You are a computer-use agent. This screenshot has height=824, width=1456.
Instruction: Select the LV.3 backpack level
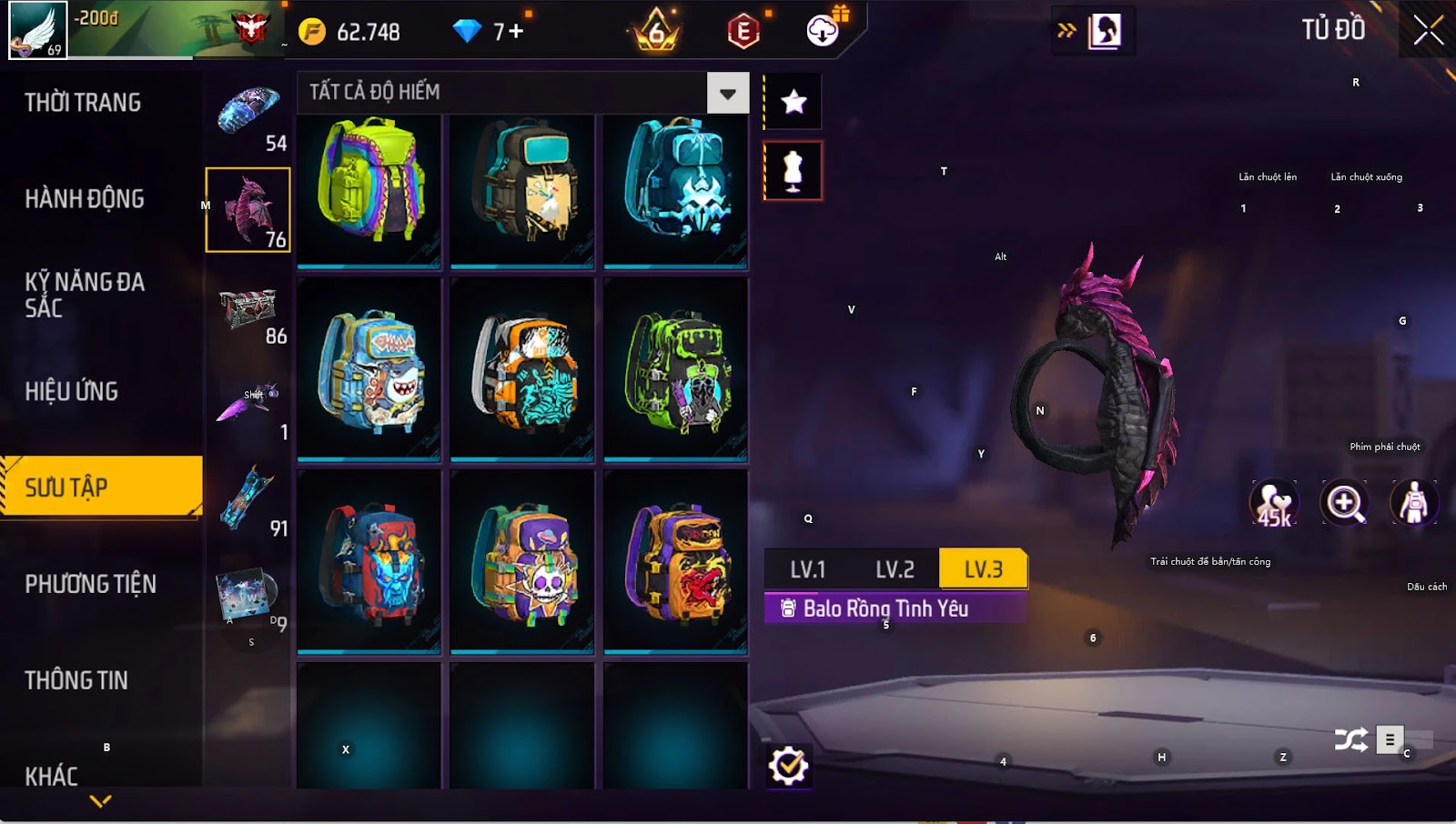(983, 570)
